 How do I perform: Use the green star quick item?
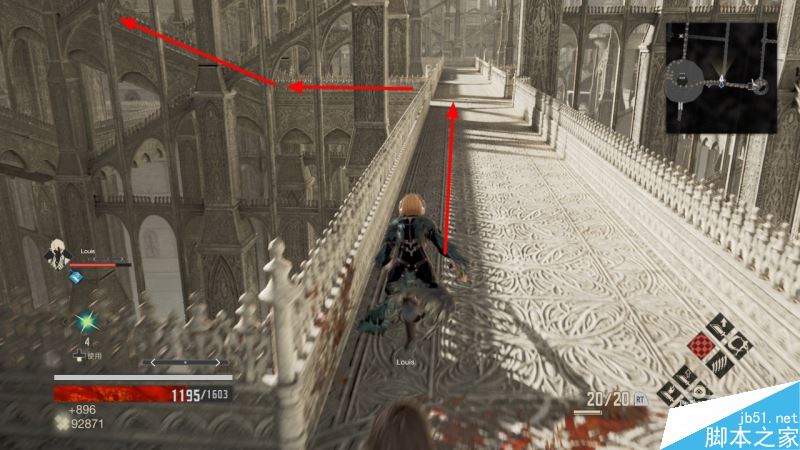(86, 323)
